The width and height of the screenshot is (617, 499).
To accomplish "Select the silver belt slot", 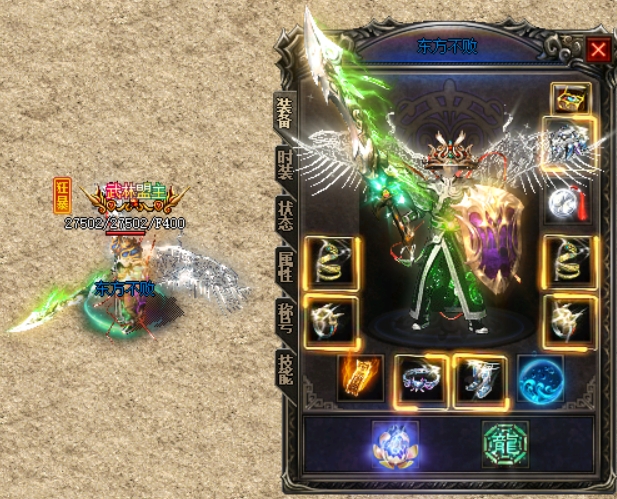I will 420,379.
